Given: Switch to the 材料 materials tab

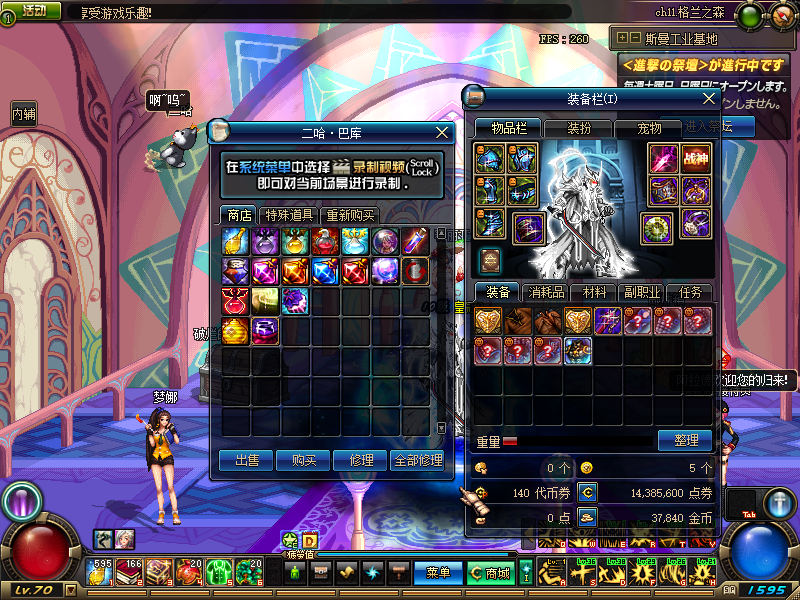Looking at the screenshot, I should 595,293.
